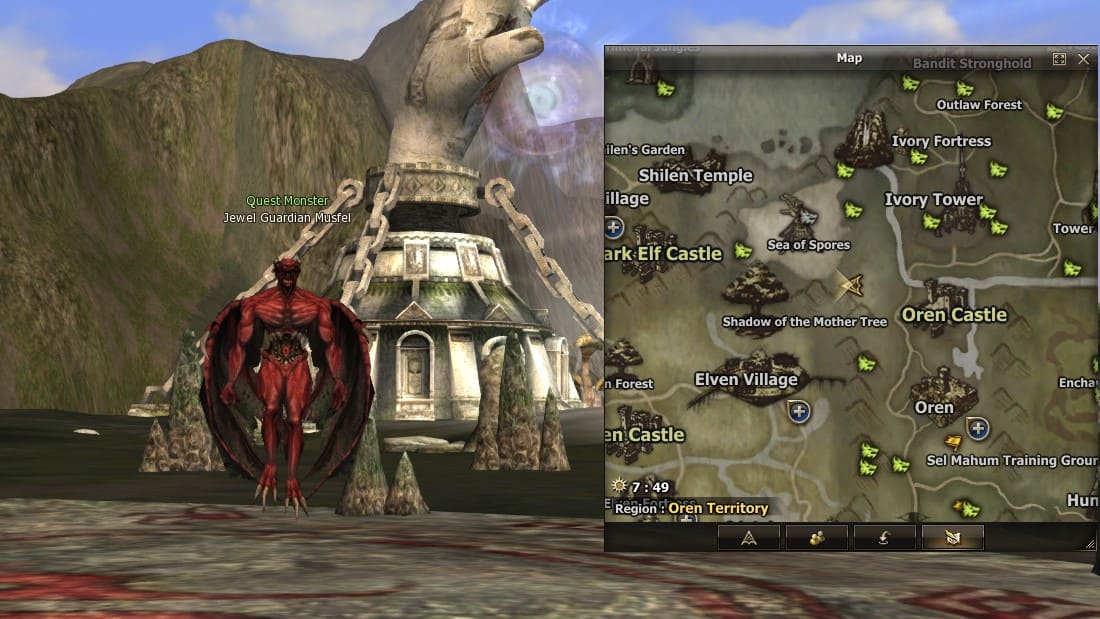Select Shilen Temple on the map

click(x=695, y=175)
